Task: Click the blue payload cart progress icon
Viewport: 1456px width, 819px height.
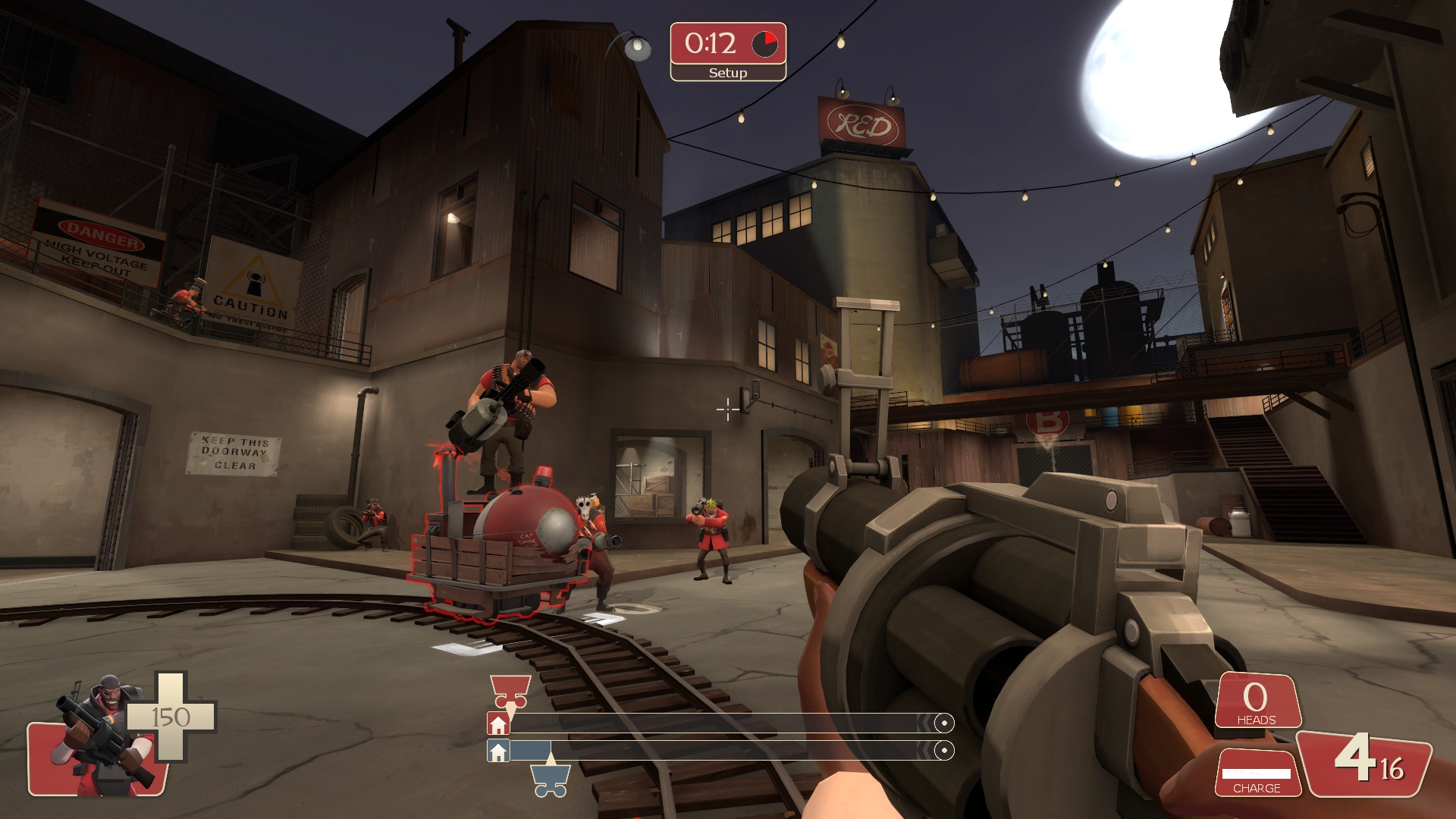Action: click(x=551, y=780)
